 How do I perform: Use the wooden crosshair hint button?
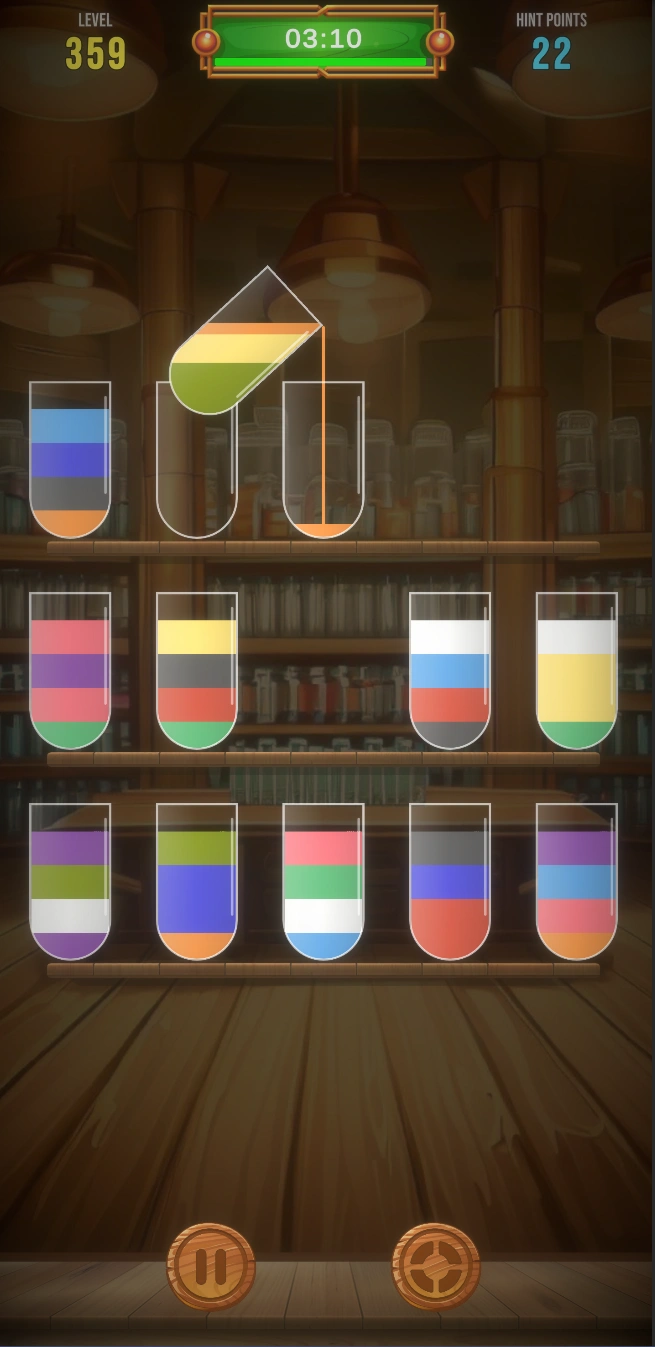click(436, 1267)
